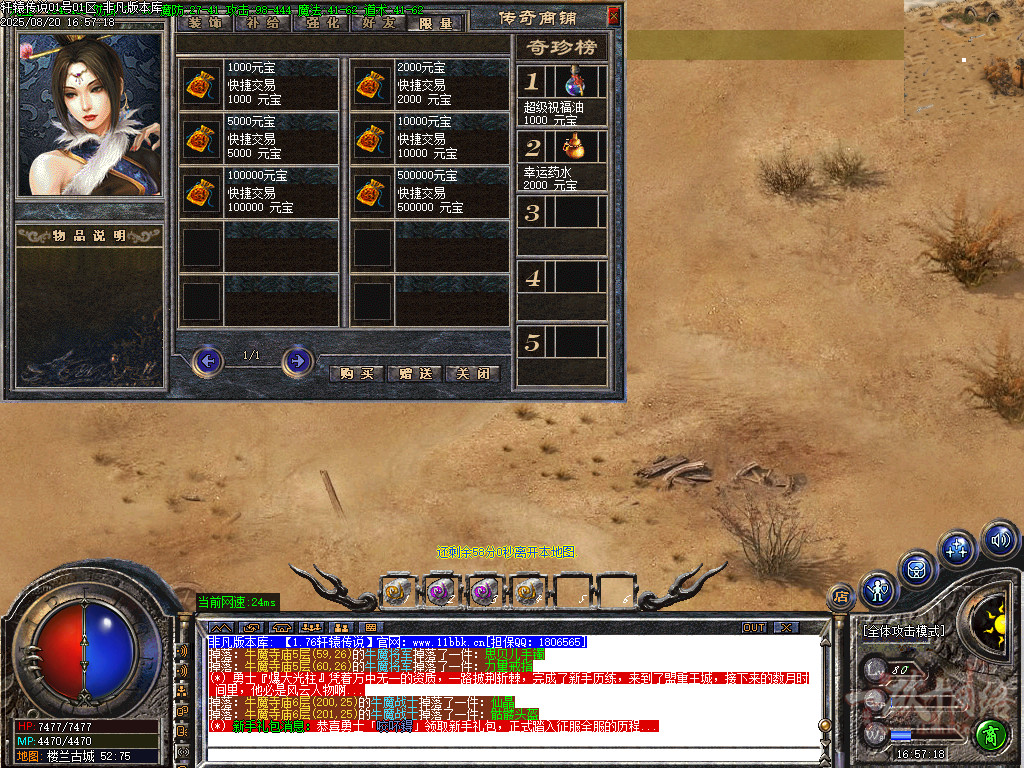
Task: Click the 关闭 close button
Action: coord(472,373)
